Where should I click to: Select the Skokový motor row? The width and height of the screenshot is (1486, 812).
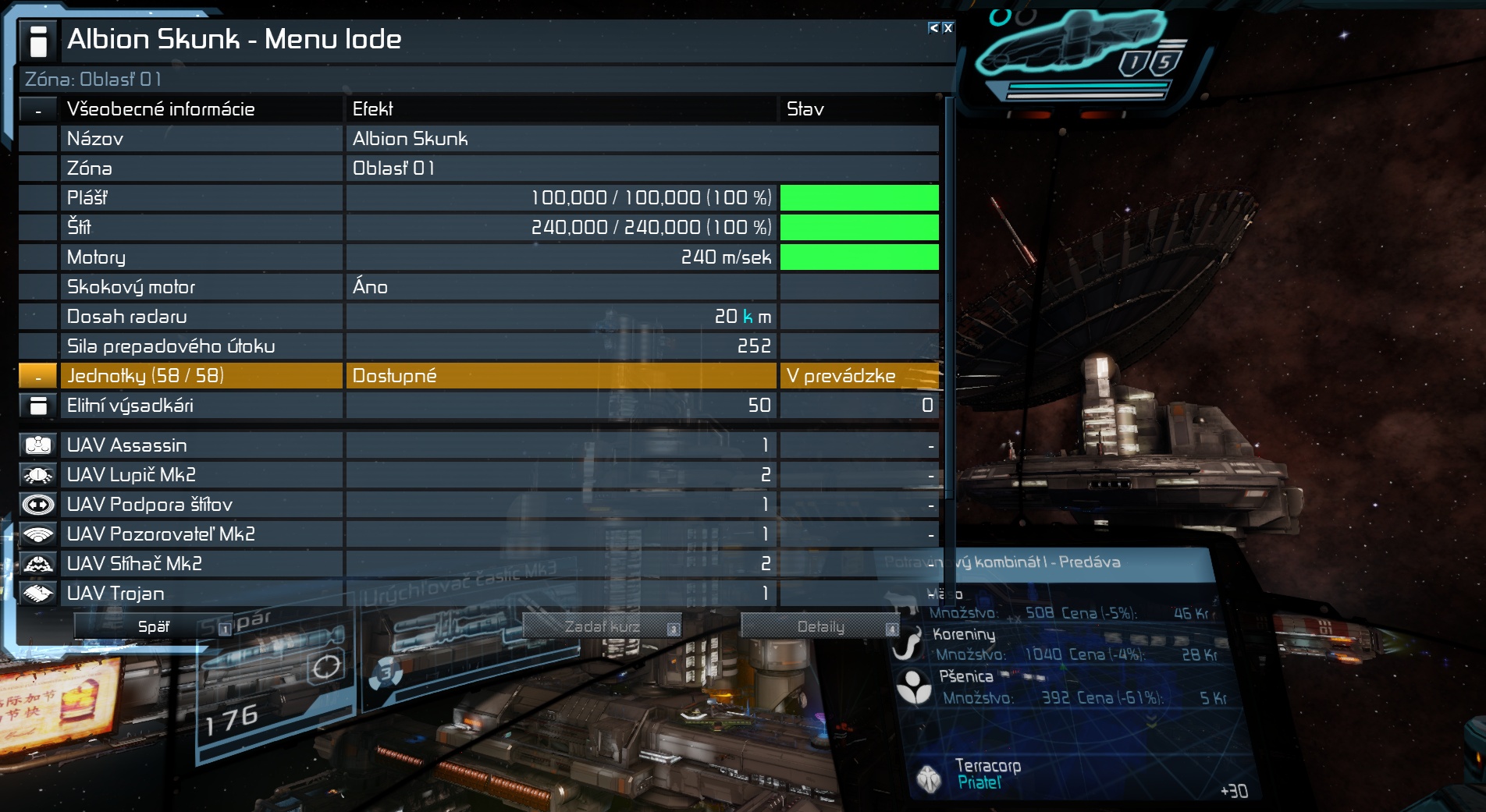pyautogui.click(x=201, y=287)
